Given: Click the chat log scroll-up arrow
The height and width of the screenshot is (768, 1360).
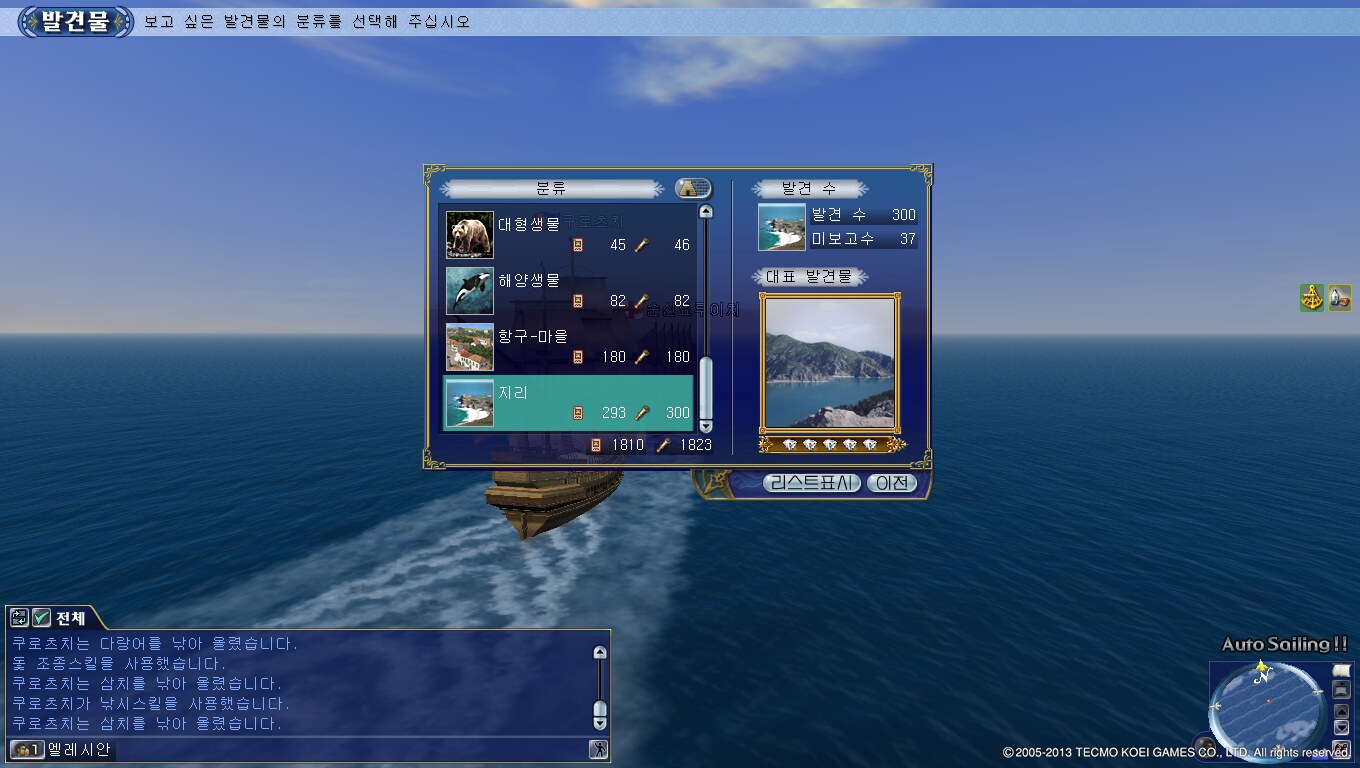Looking at the screenshot, I should click(600, 653).
